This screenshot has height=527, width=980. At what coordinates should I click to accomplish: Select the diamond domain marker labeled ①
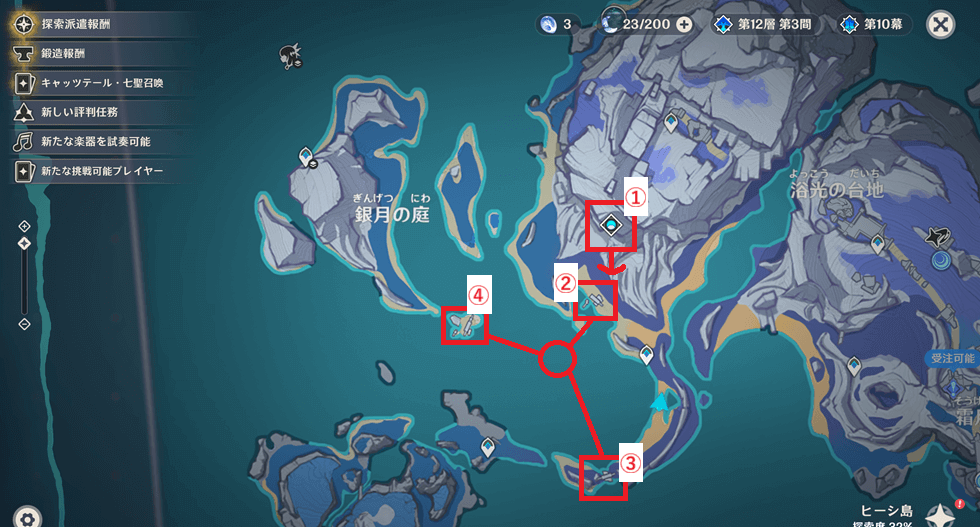(x=610, y=227)
